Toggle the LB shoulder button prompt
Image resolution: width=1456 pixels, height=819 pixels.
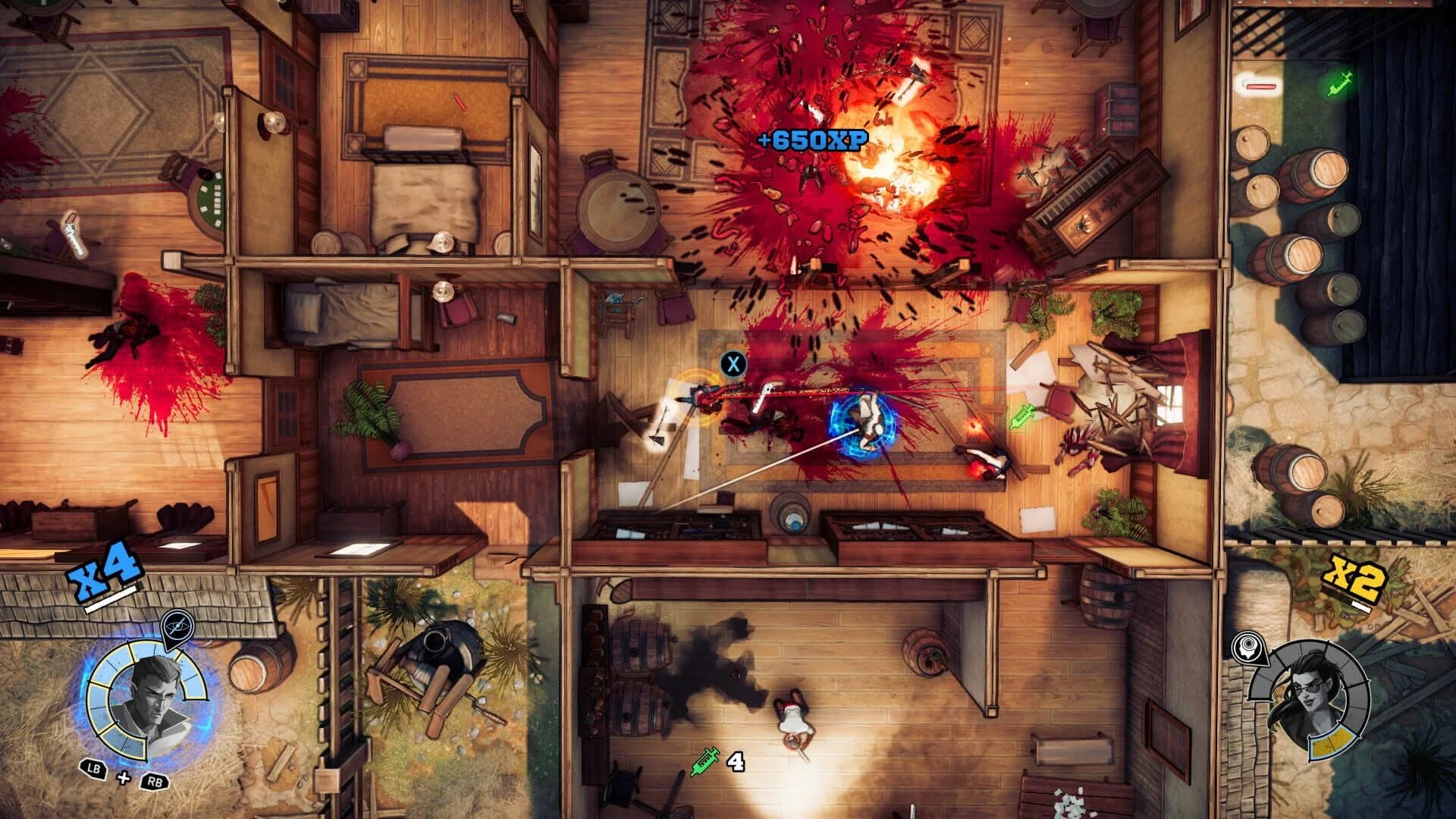pyautogui.click(x=93, y=768)
